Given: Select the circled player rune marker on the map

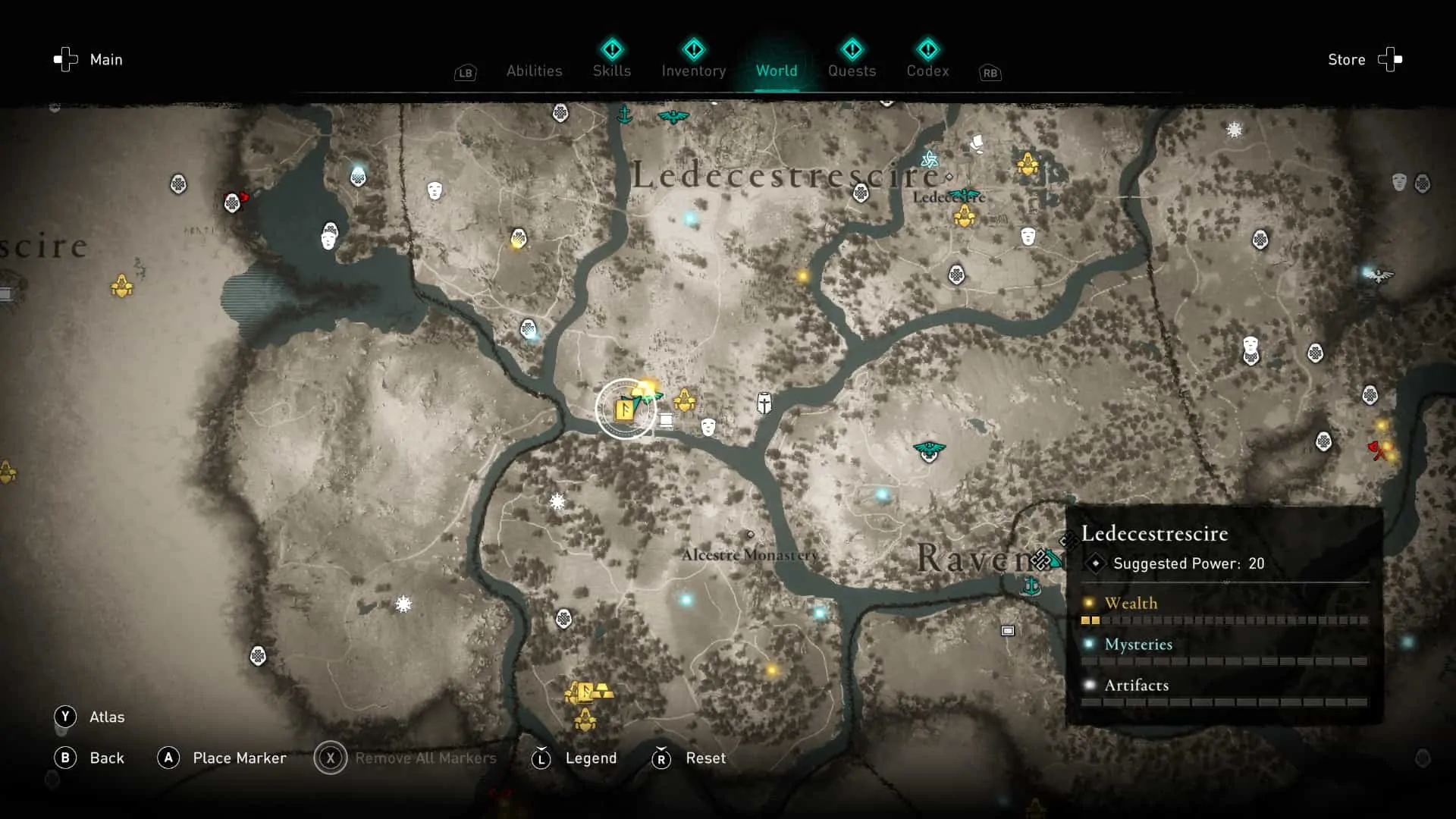Looking at the screenshot, I should tap(623, 408).
